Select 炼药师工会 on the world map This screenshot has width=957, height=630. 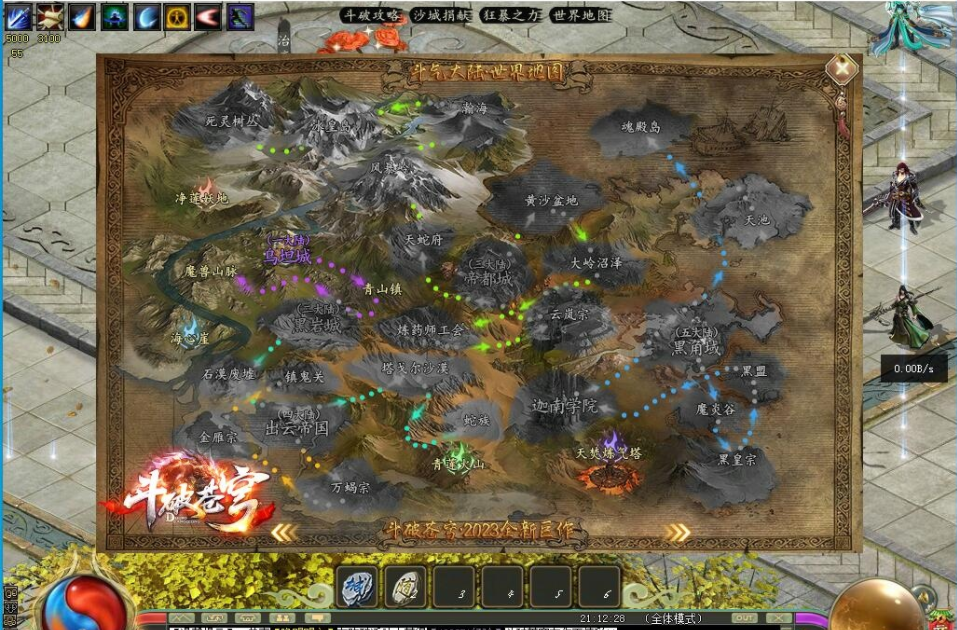pos(430,329)
